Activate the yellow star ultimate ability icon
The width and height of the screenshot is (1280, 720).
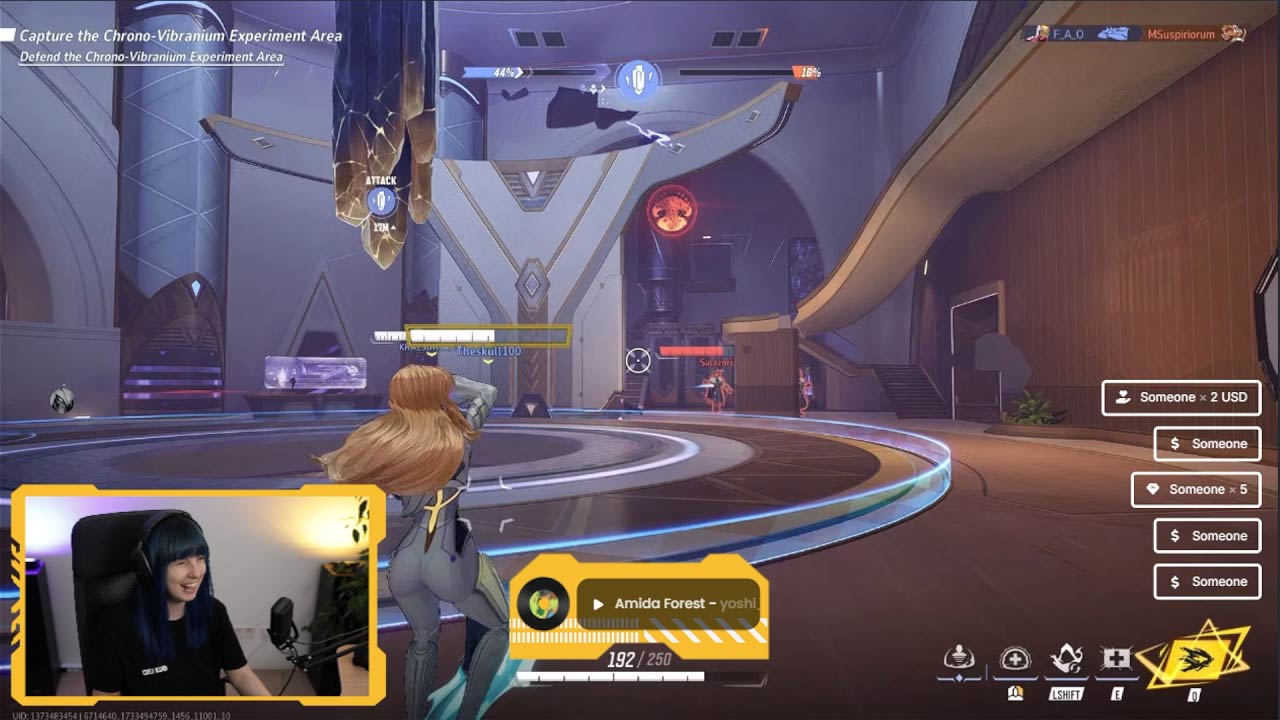(1195, 658)
